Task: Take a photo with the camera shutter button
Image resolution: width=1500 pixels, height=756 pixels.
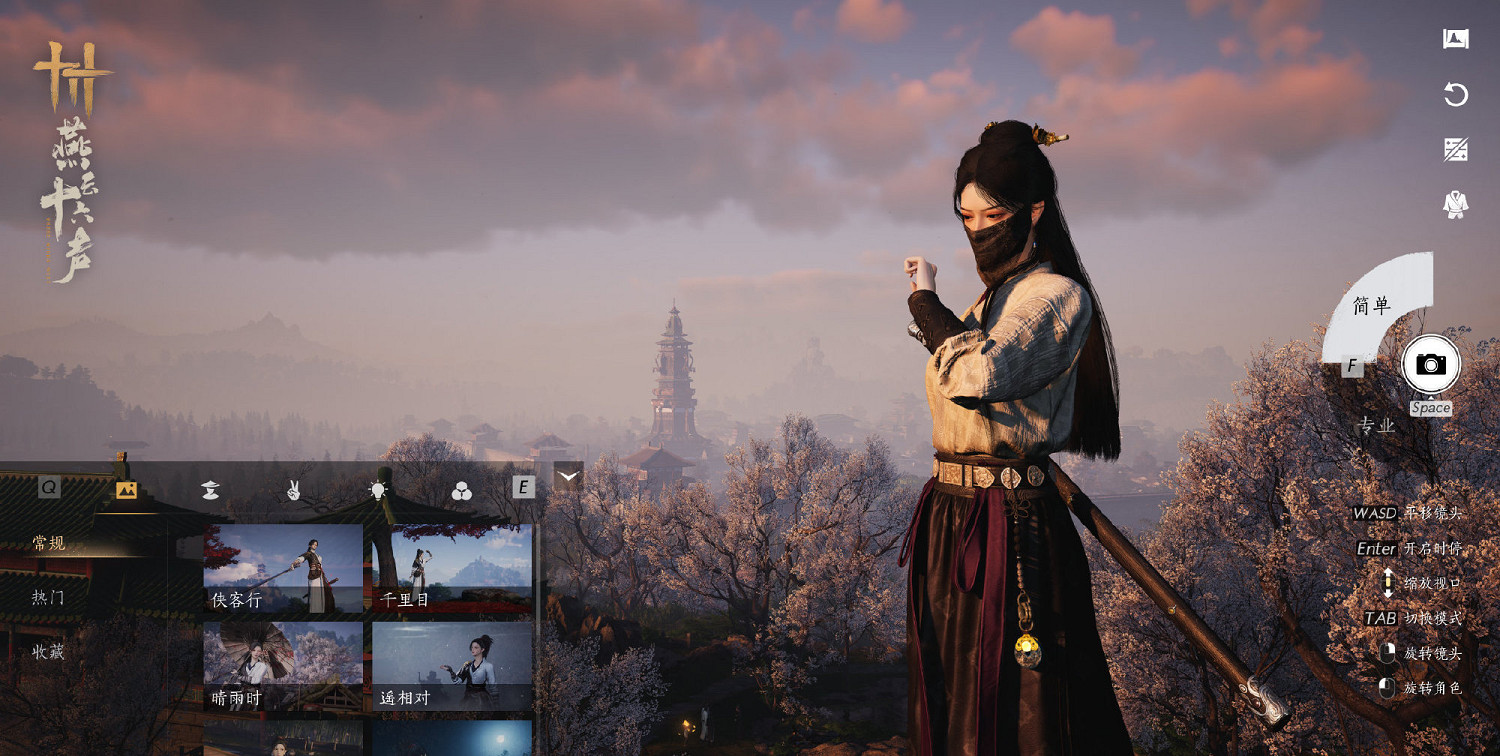Action: point(1431,364)
